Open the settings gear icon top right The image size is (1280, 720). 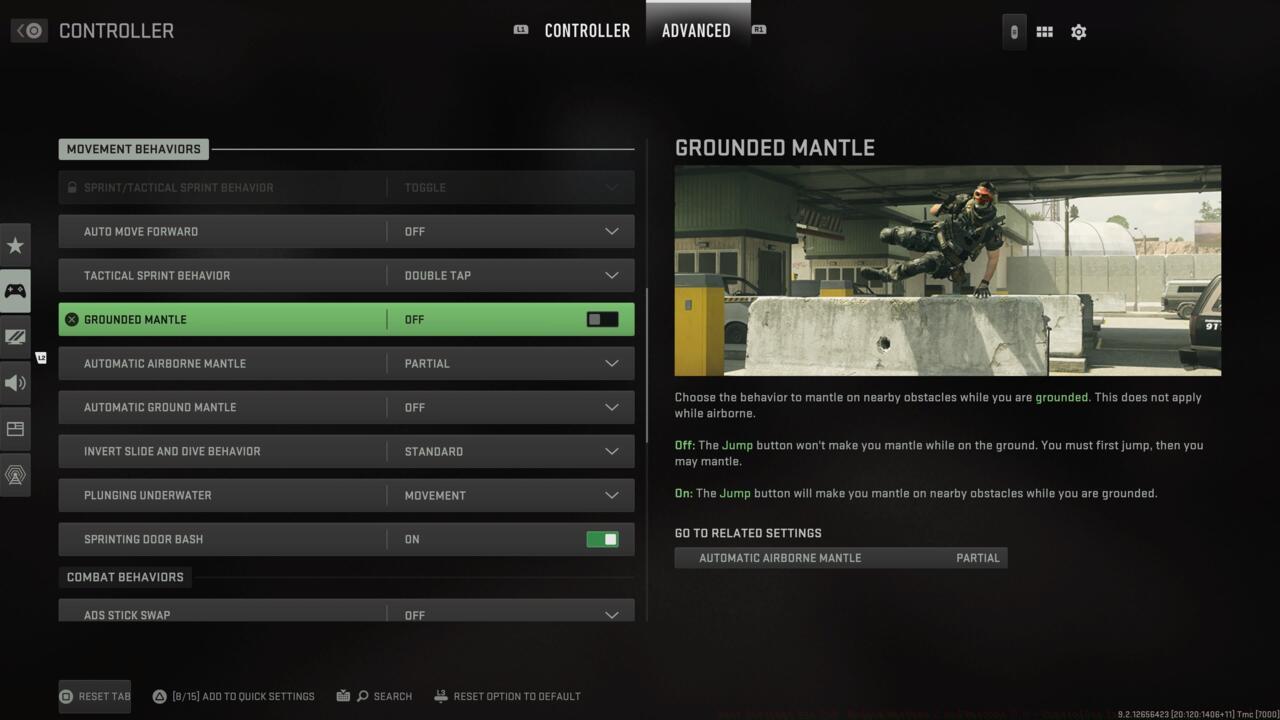1078,31
